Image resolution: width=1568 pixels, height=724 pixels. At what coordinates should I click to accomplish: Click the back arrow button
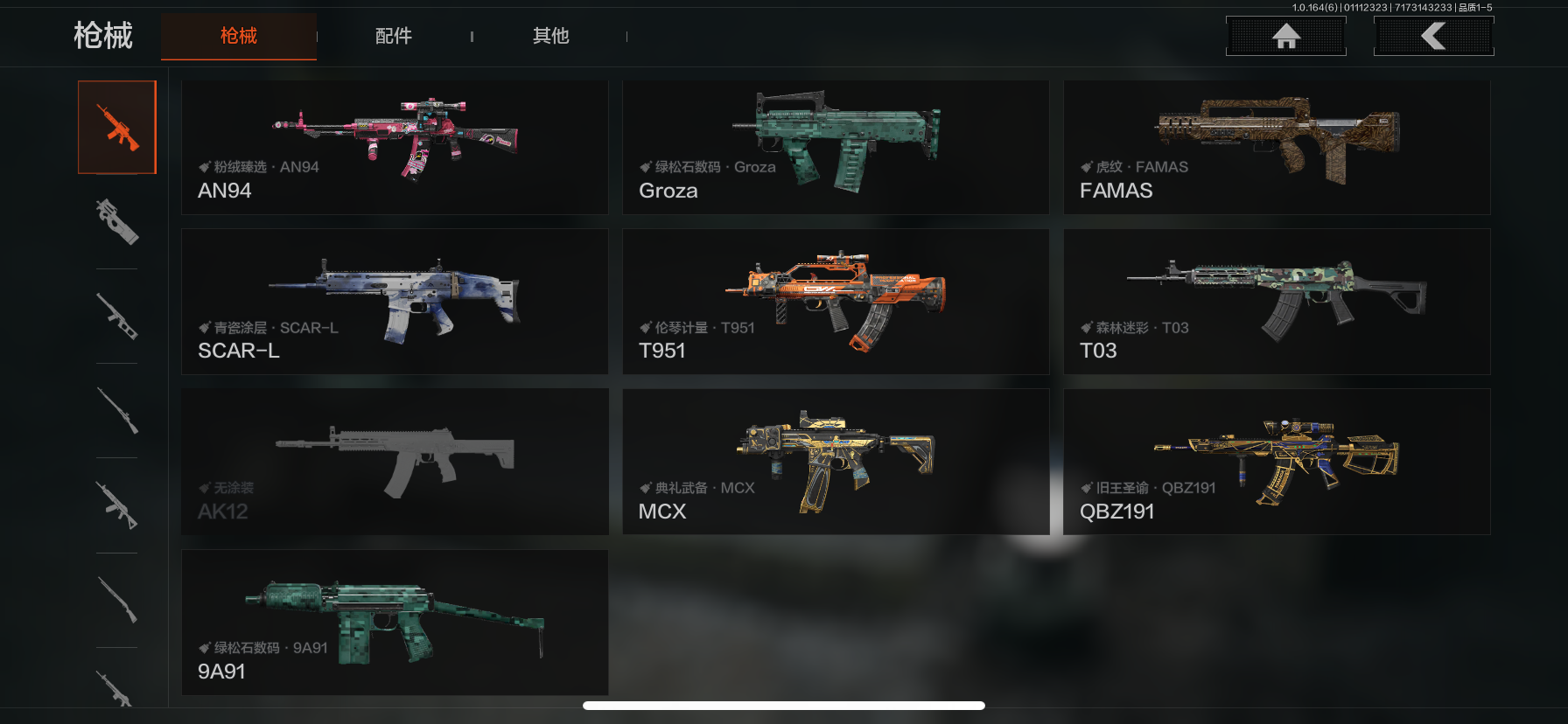tap(1433, 36)
